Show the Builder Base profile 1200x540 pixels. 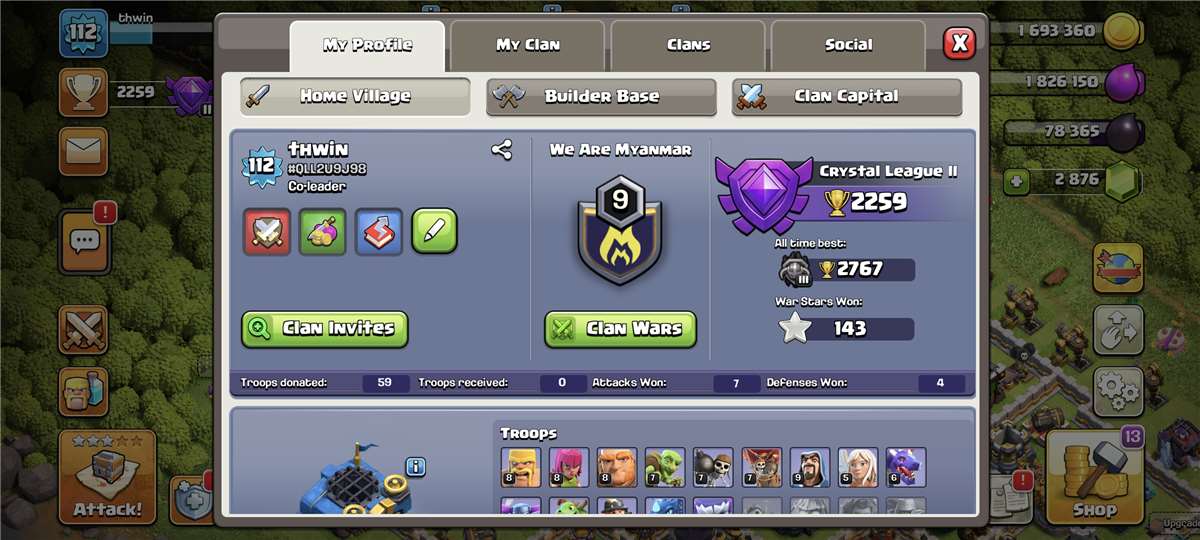tap(601, 97)
